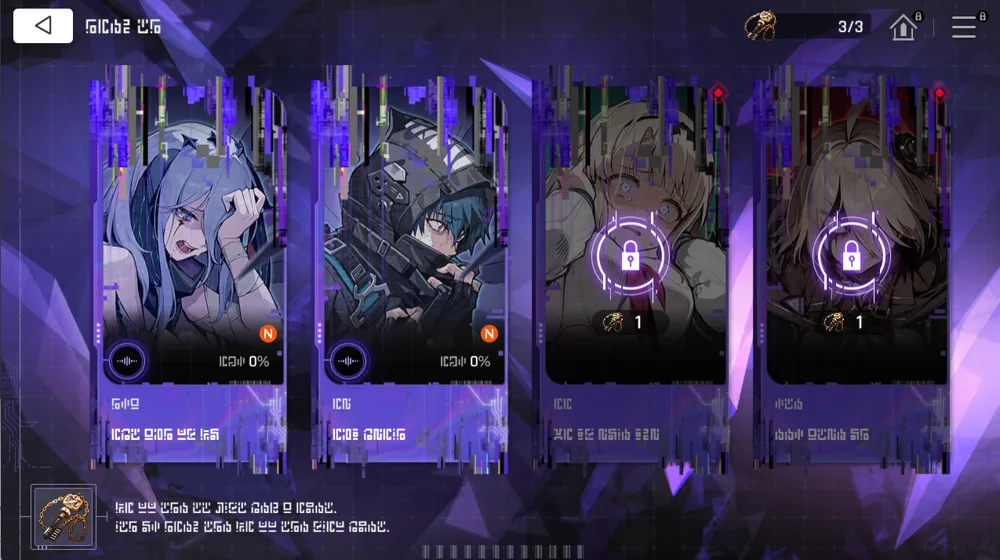
Task: Tap the key item icon beside the description
Action: (63, 517)
